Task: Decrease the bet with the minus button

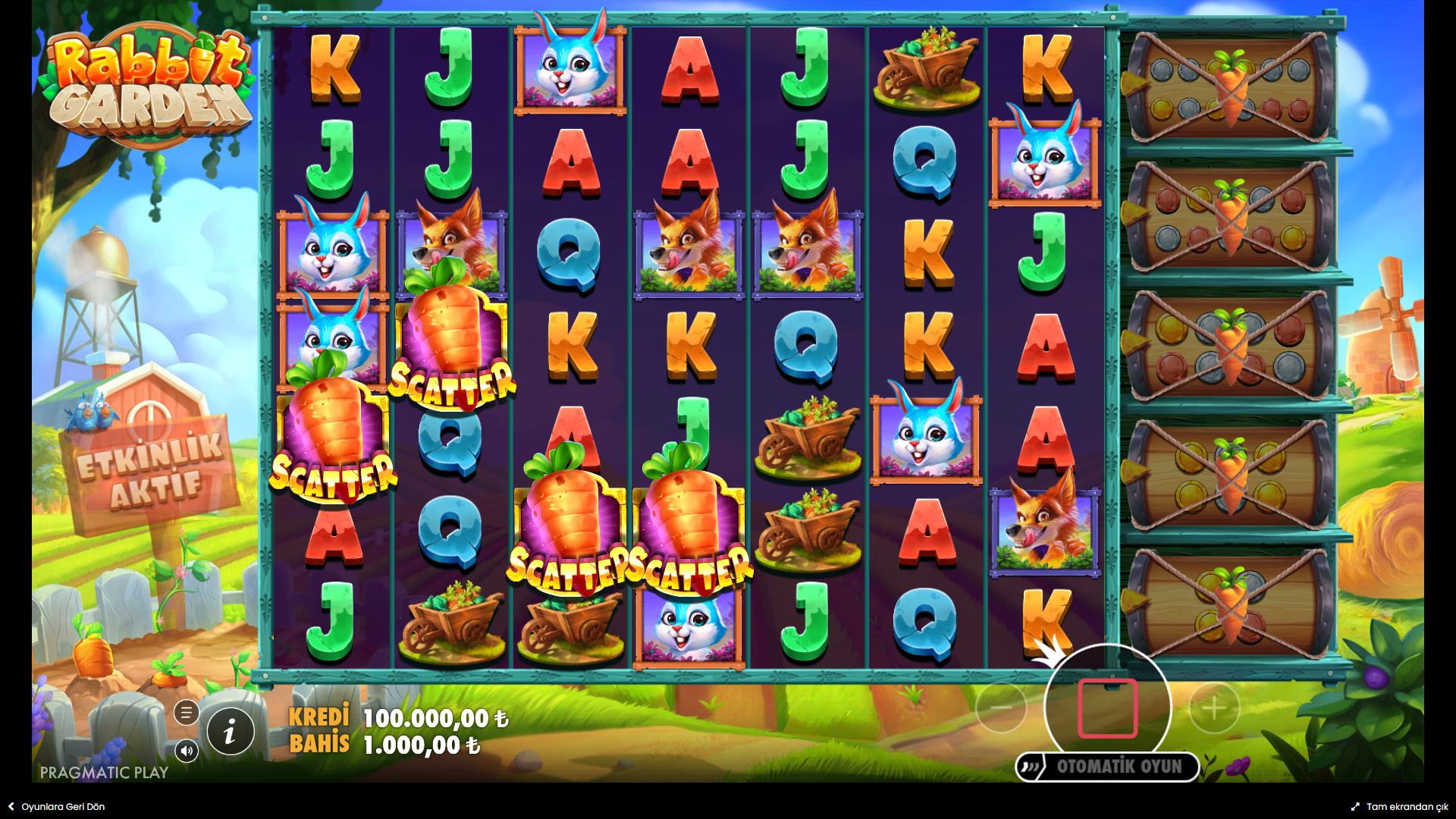Action: (x=1001, y=708)
